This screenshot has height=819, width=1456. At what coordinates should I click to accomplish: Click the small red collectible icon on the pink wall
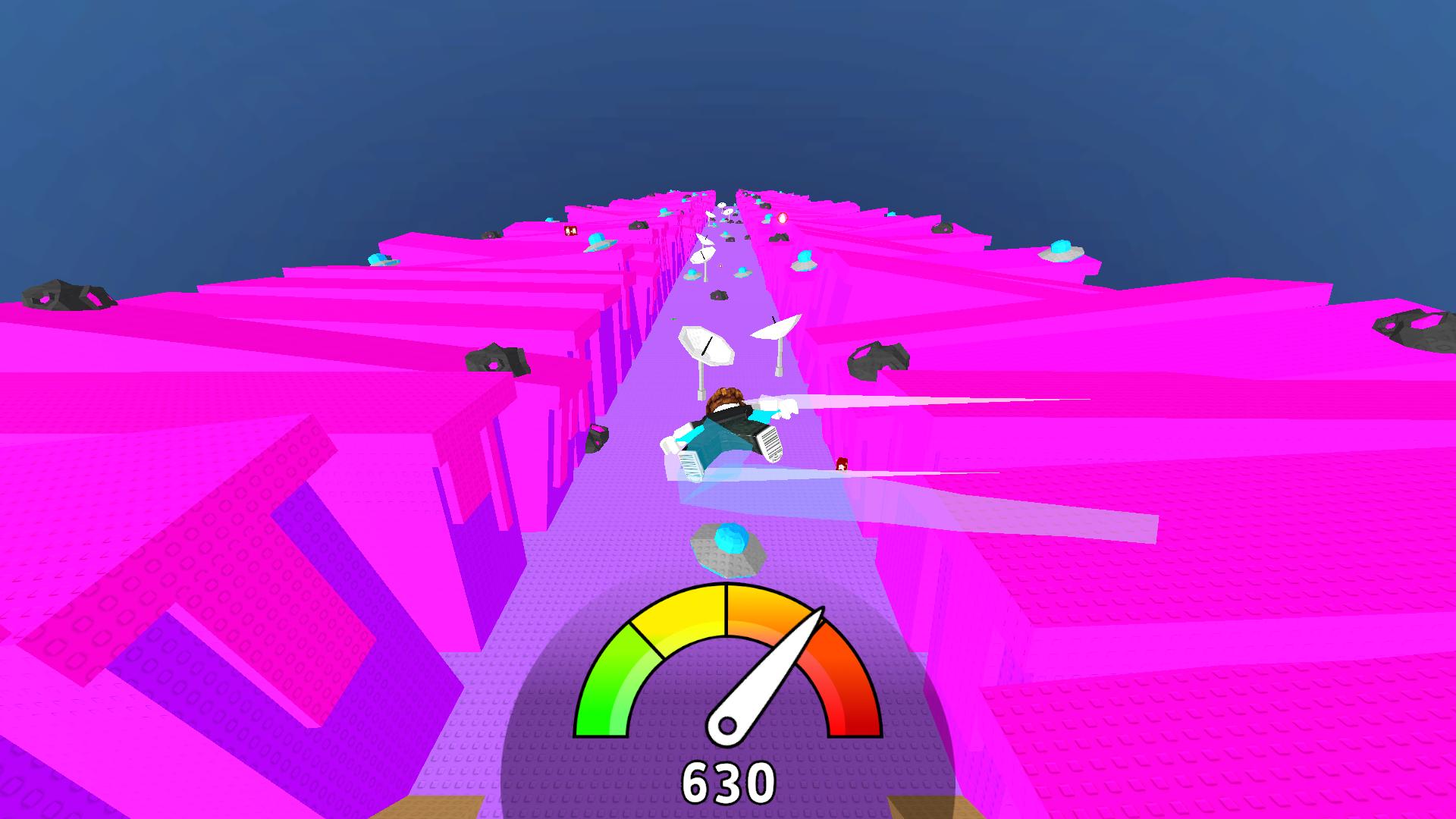tap(570, 231)
